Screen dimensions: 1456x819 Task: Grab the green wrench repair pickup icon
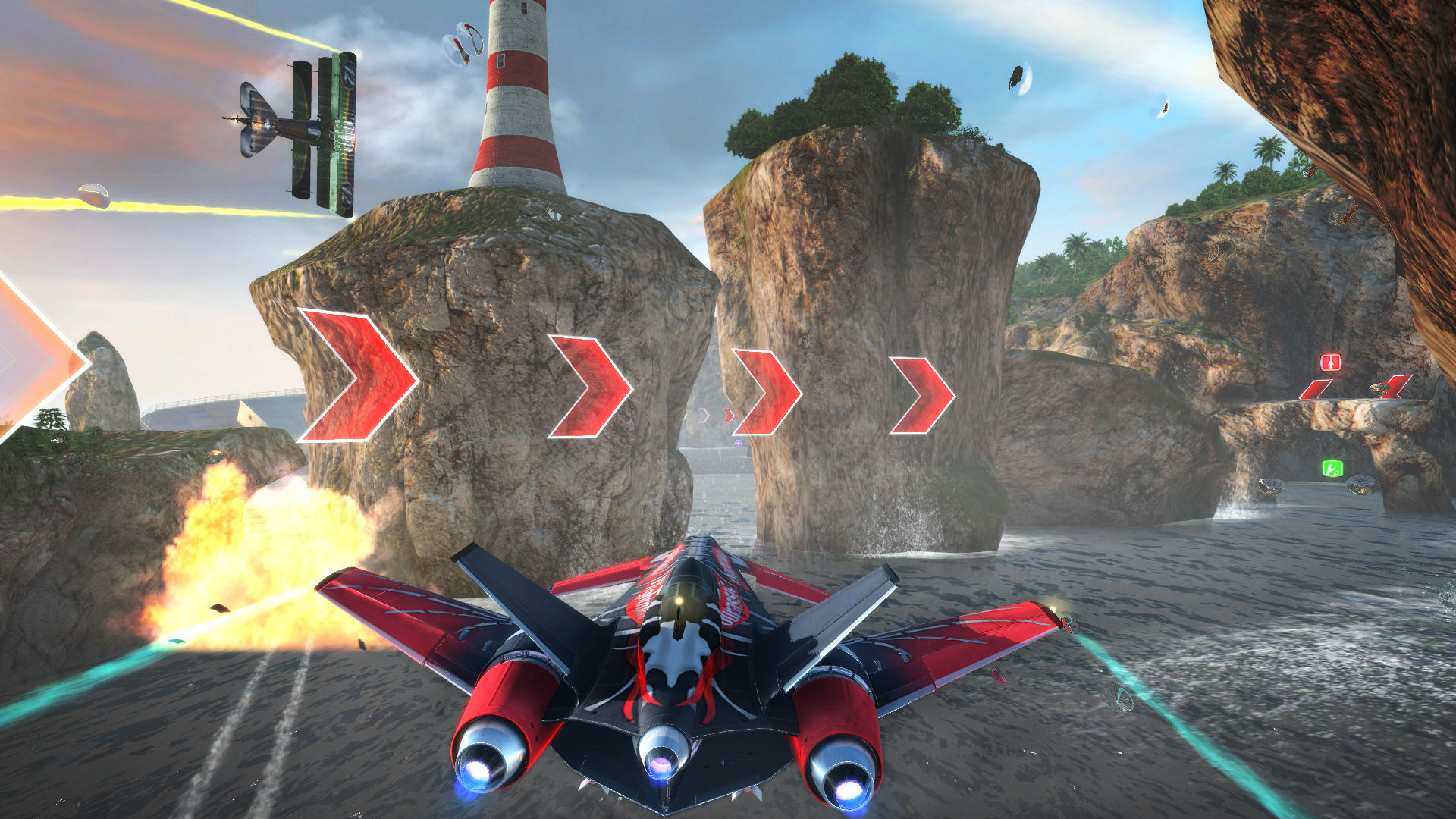click(1332, 469)
